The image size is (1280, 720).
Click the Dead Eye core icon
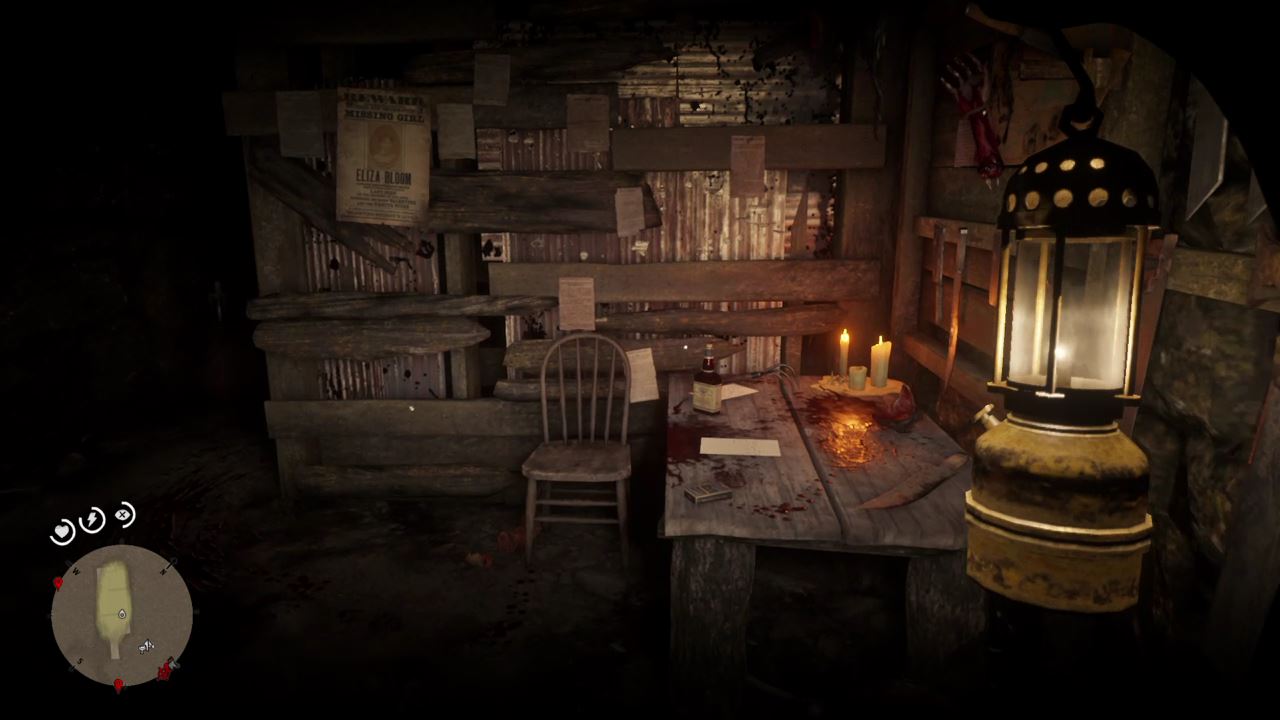(x=123, y=515)
